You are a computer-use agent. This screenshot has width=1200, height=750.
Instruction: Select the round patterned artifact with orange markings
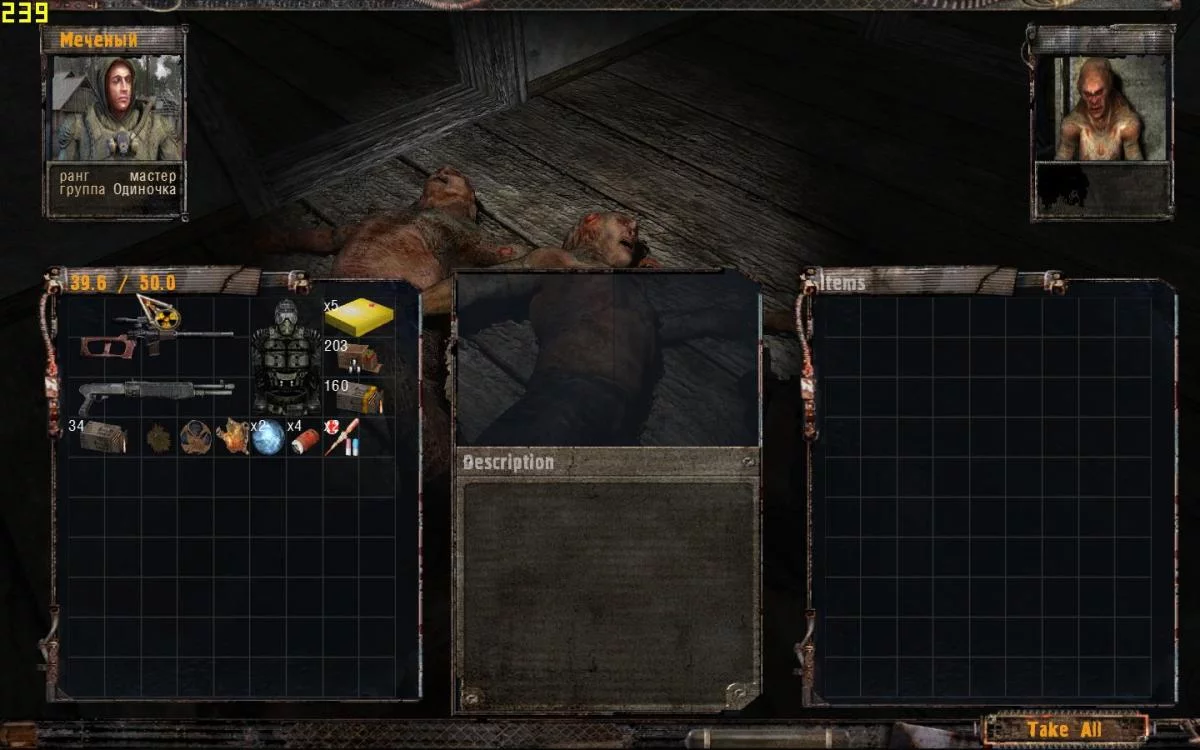[194, 437]
